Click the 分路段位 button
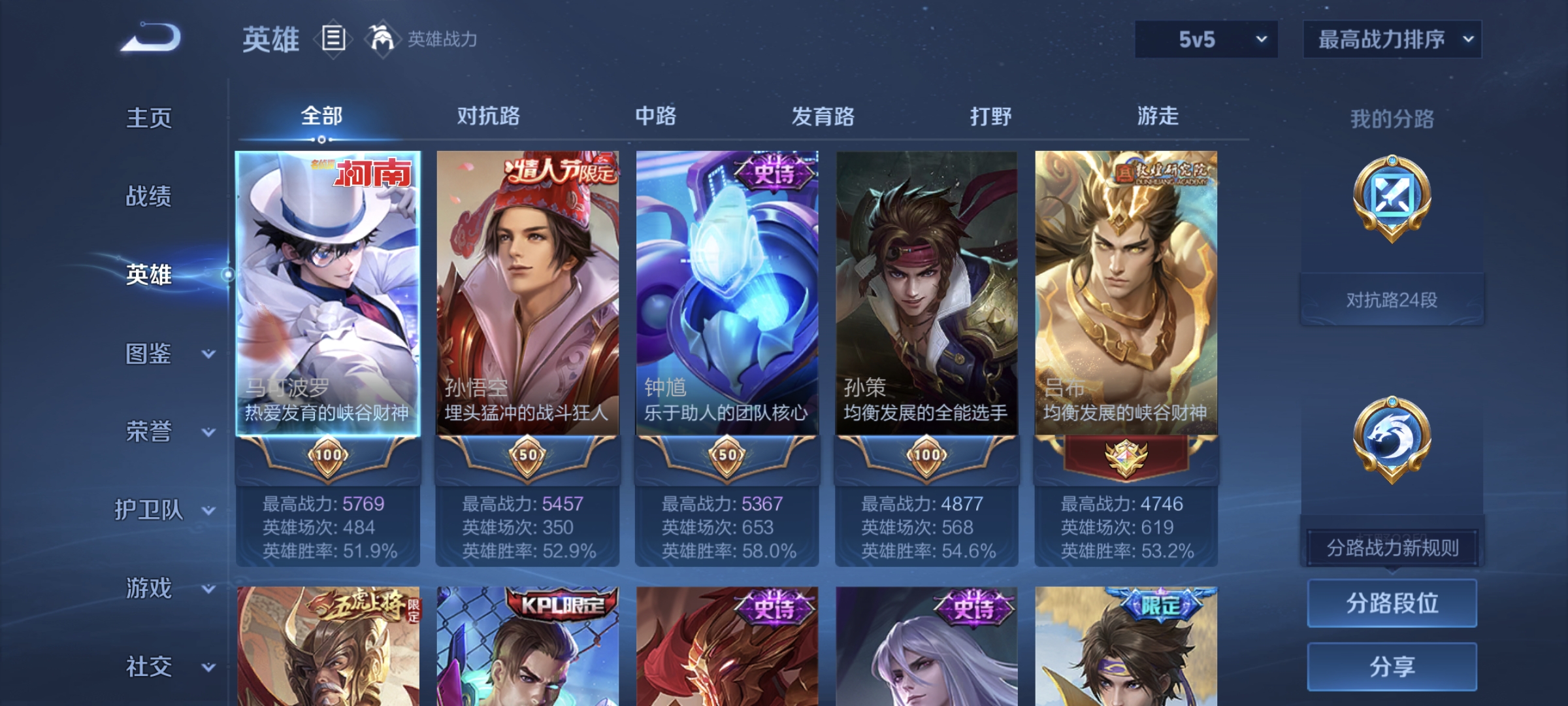 1392,603
